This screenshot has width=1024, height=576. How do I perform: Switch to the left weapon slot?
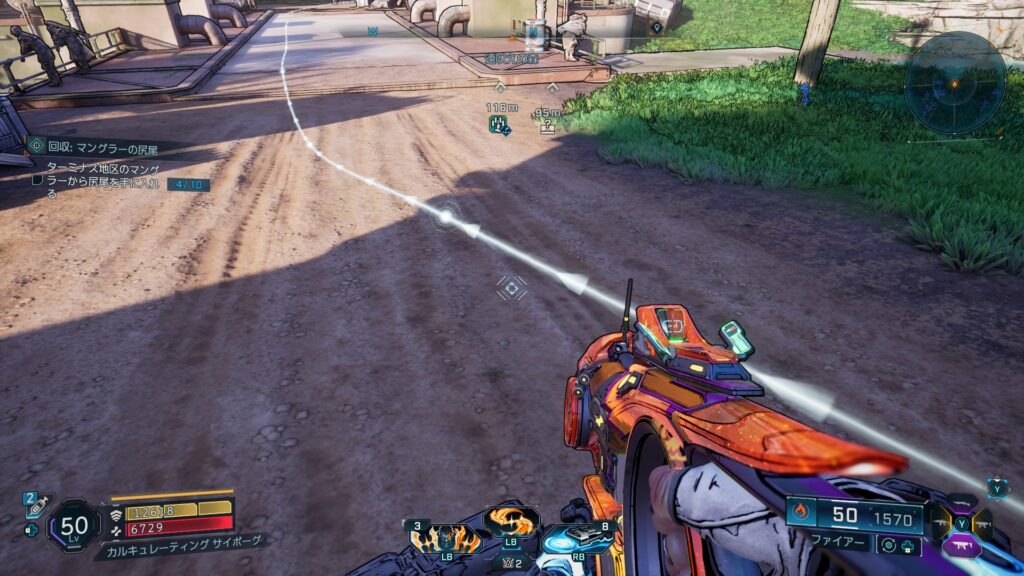point(941,523)
